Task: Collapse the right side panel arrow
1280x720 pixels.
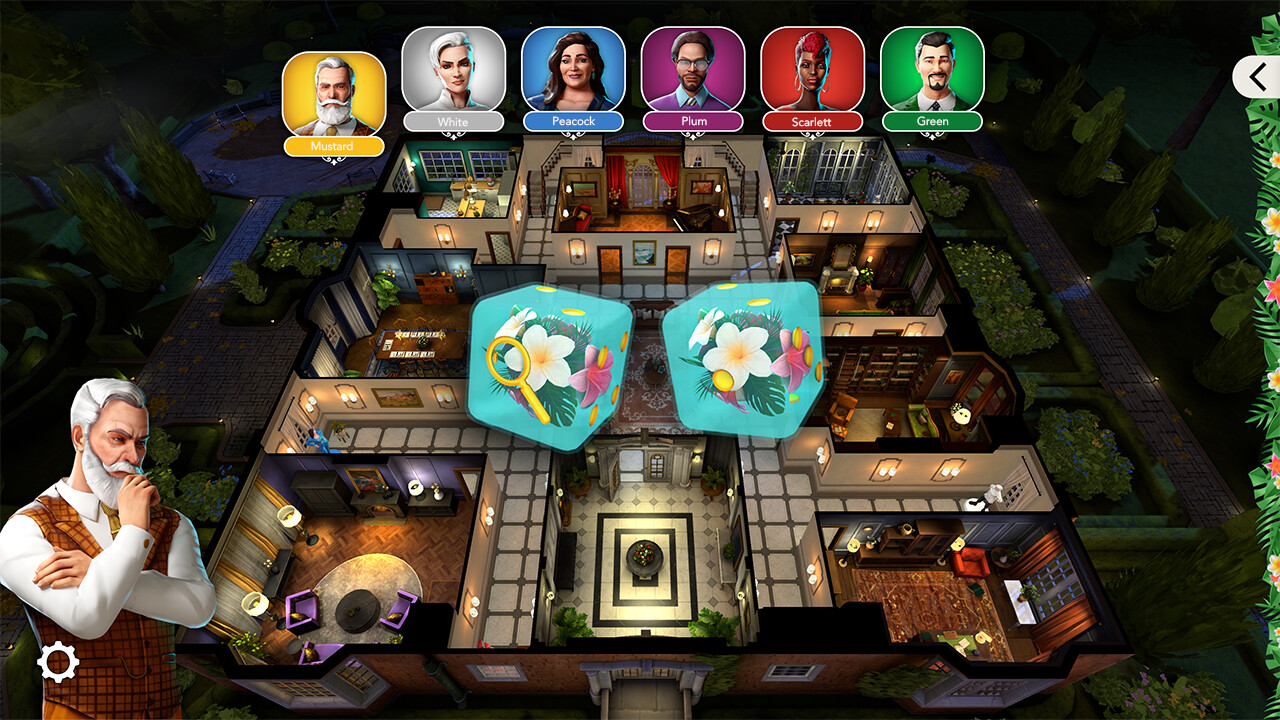Action: (1256, 77)
